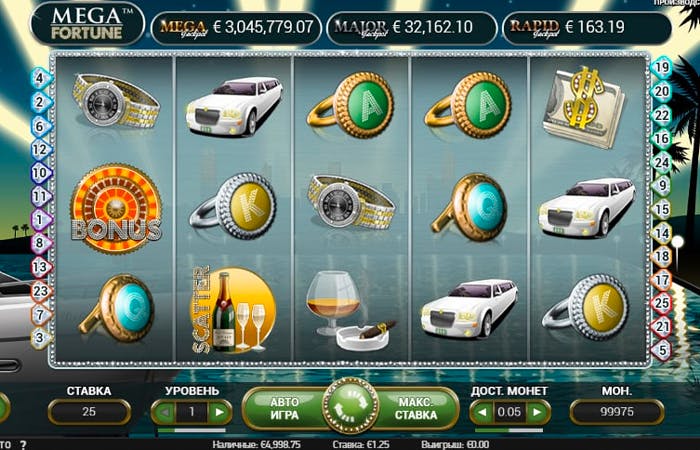Show payline 12 marker
700x450 pixels.
point(40,149)
